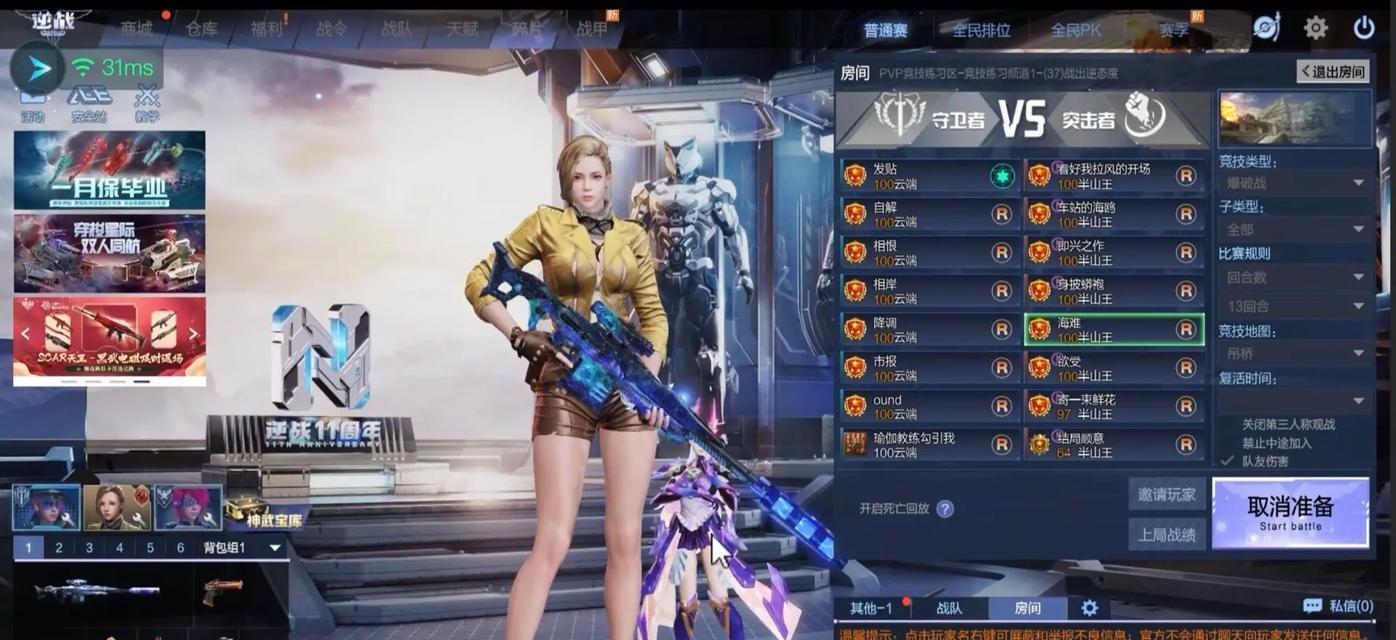Click the 取消准备 button
Viewport: 1396px width, 640px height.
click(x=1290, y=512)
